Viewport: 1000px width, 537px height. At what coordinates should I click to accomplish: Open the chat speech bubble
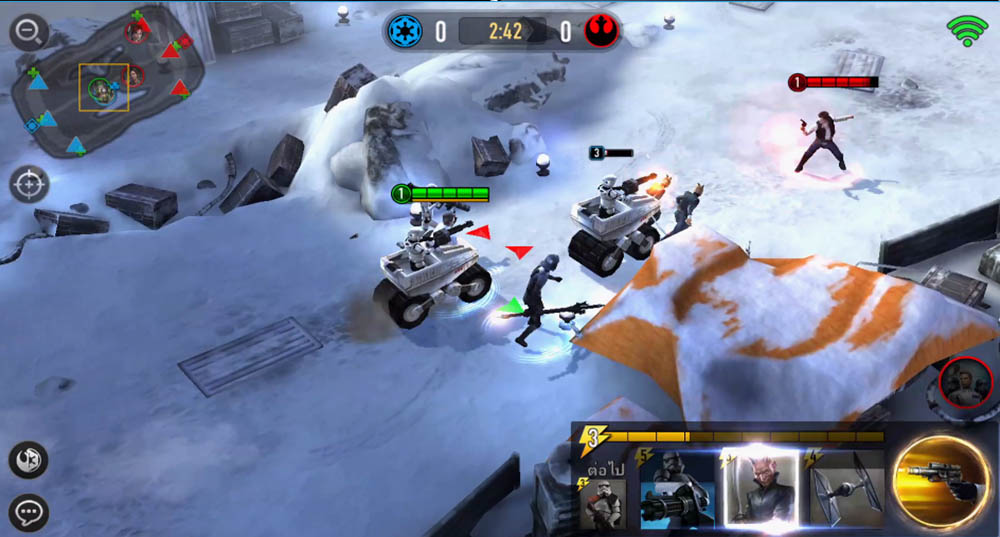[x=29, y=513]
